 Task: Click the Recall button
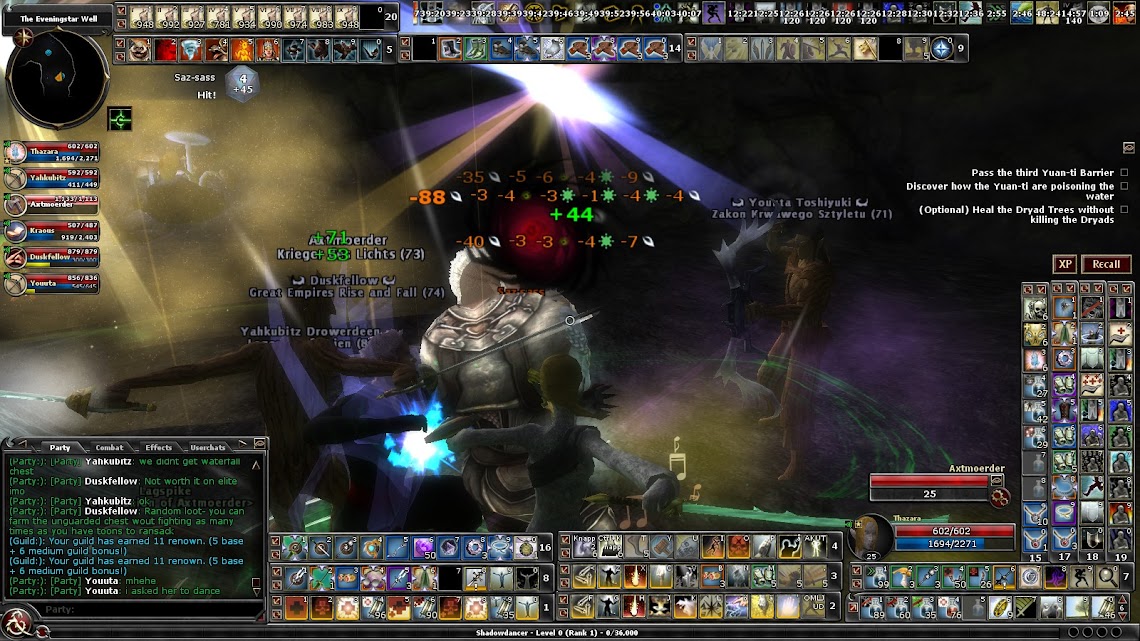pyautogui.click(x=1106, y=264)
